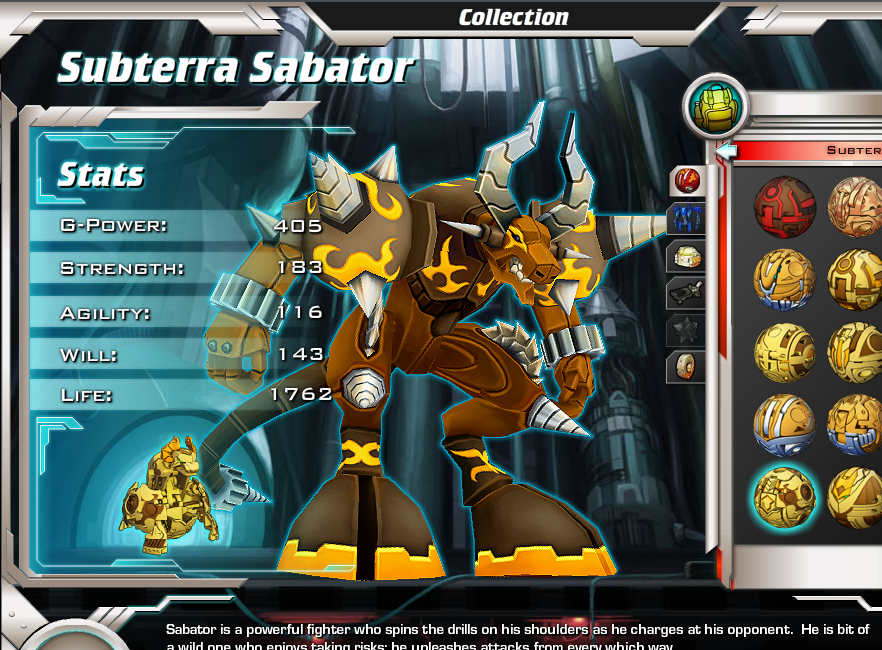This screenshot has height=650, width=882.
Task: Switch to the red Bakugan ball tab
Action: point(687,181)
